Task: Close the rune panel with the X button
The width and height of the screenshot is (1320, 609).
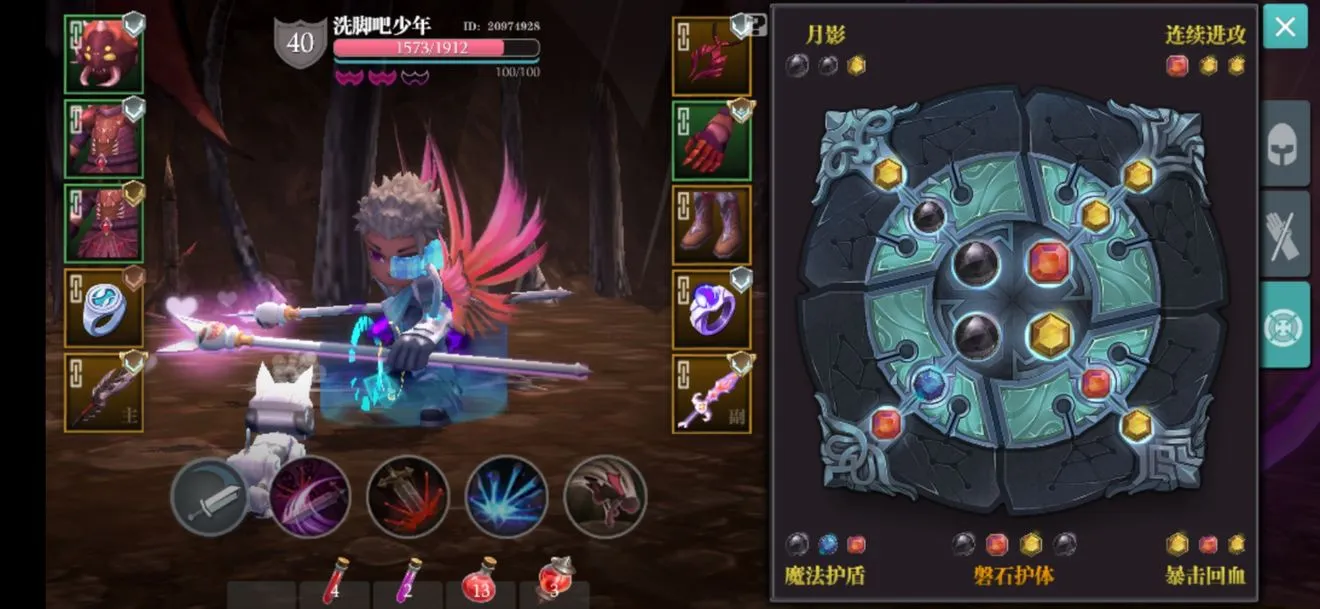Action: [1285, 27]
